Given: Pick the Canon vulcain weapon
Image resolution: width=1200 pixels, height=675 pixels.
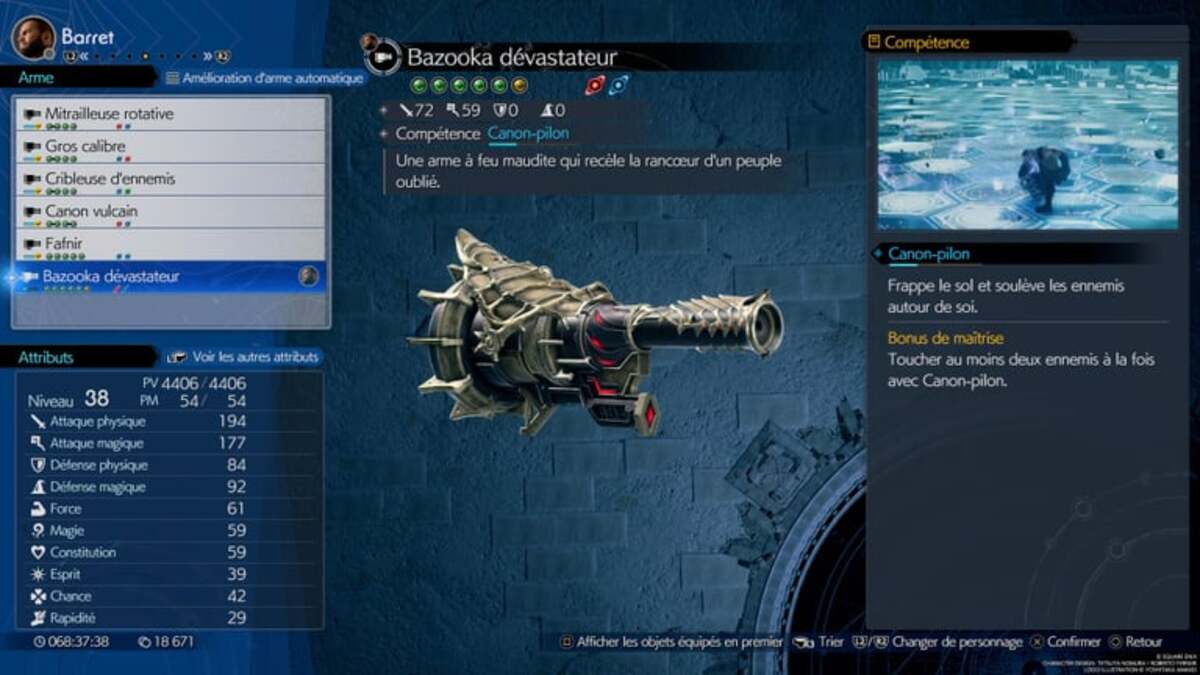Looking at the screenshot, I should tap(91, 211).
